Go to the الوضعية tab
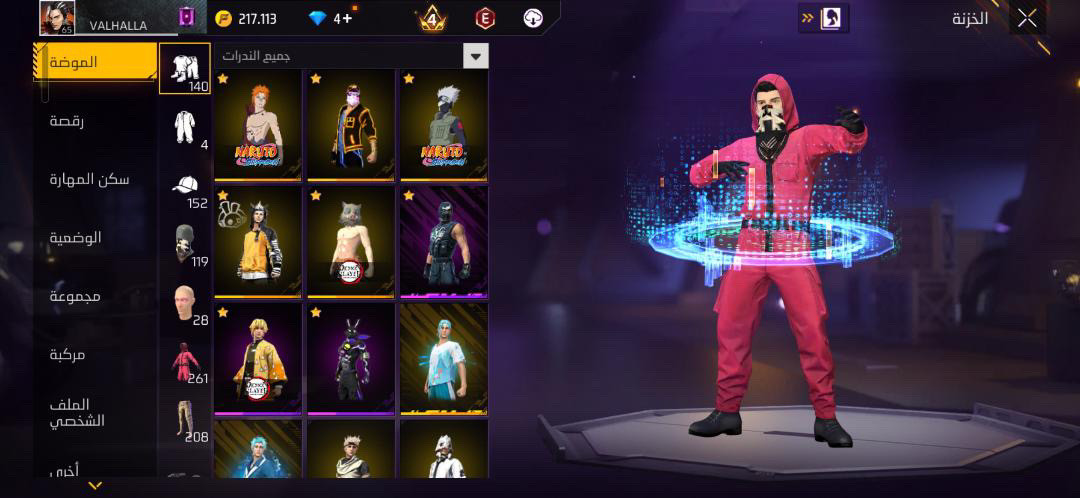Image resolution: width=1080 pixels, height=498 pixels. (x=76, y=238)
